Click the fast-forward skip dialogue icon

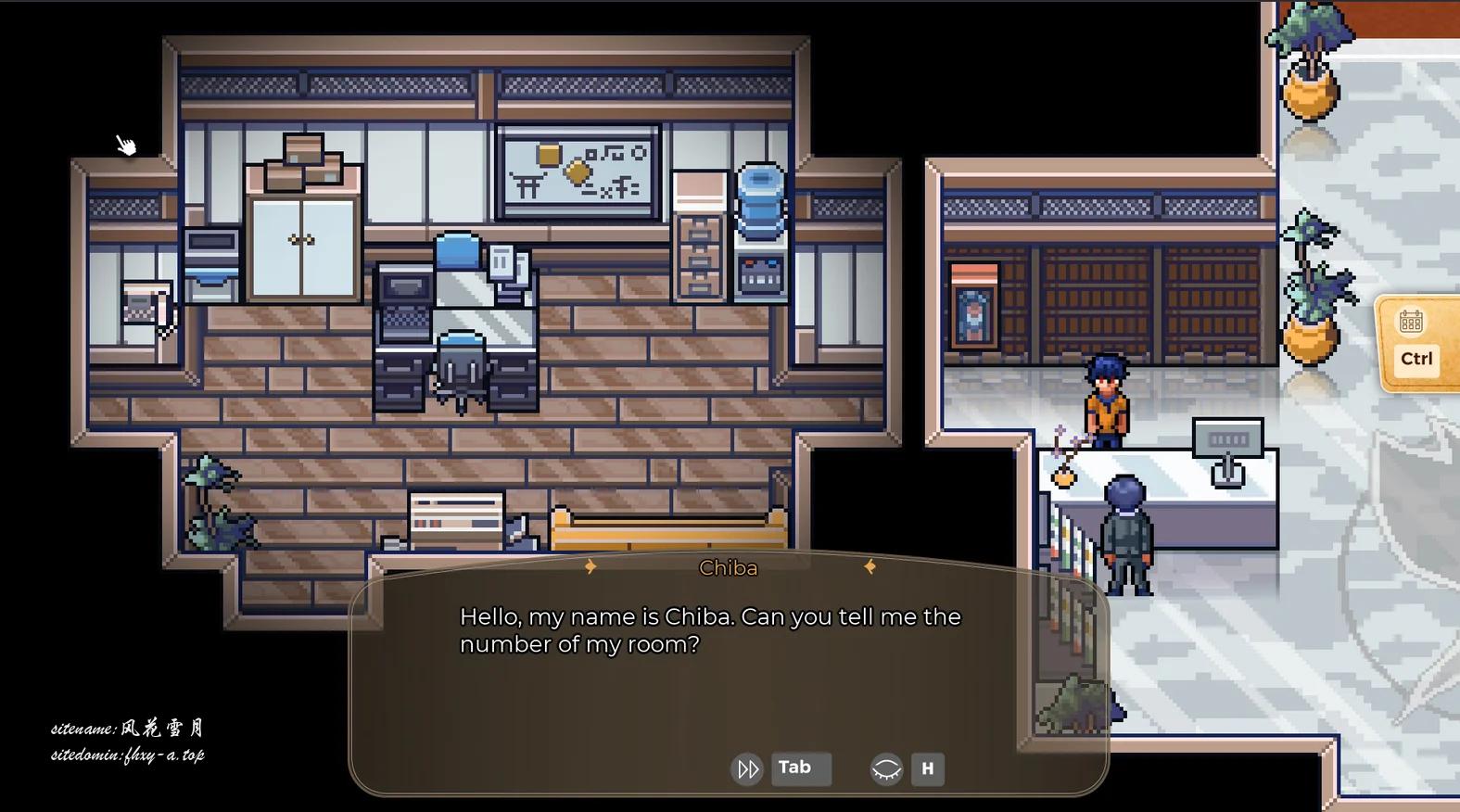point(747,768)
